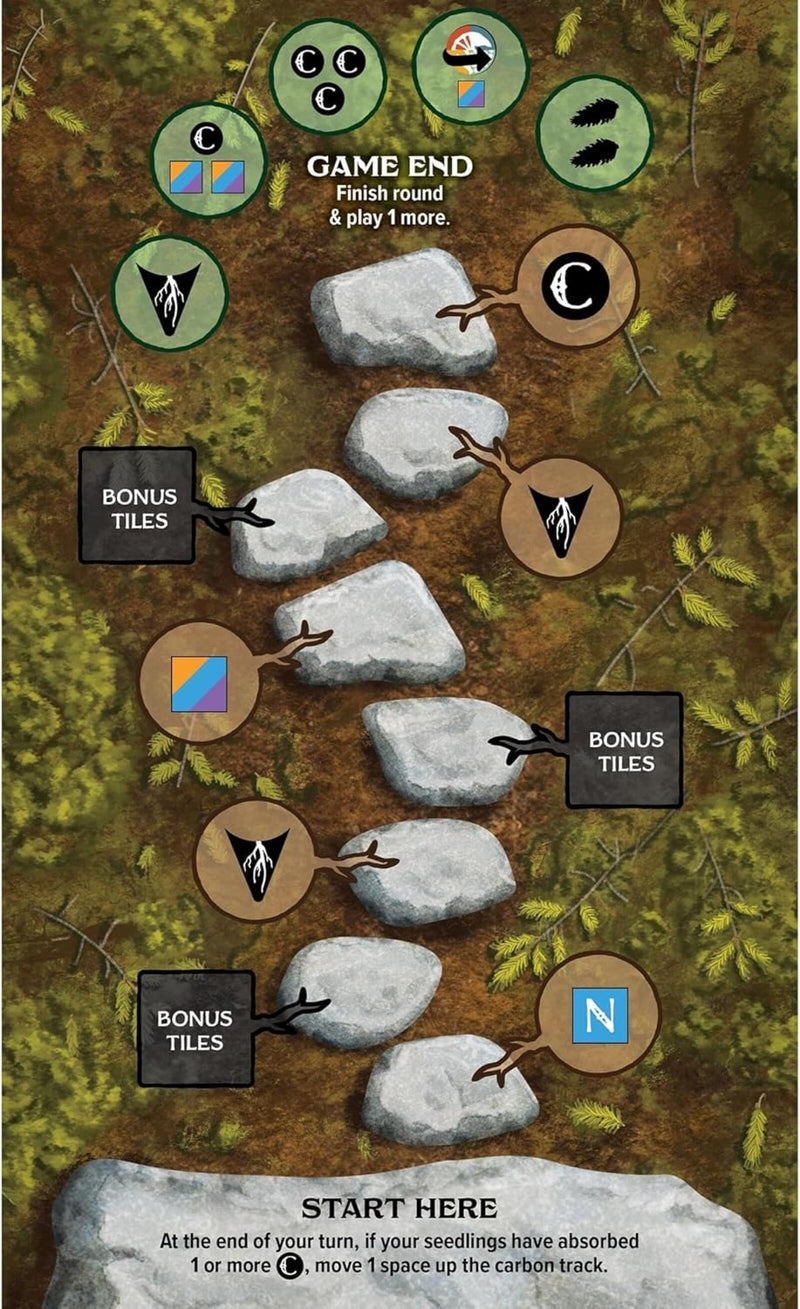
Task: Select the brown circle with single carbon C
Action: tap(575, 287)
